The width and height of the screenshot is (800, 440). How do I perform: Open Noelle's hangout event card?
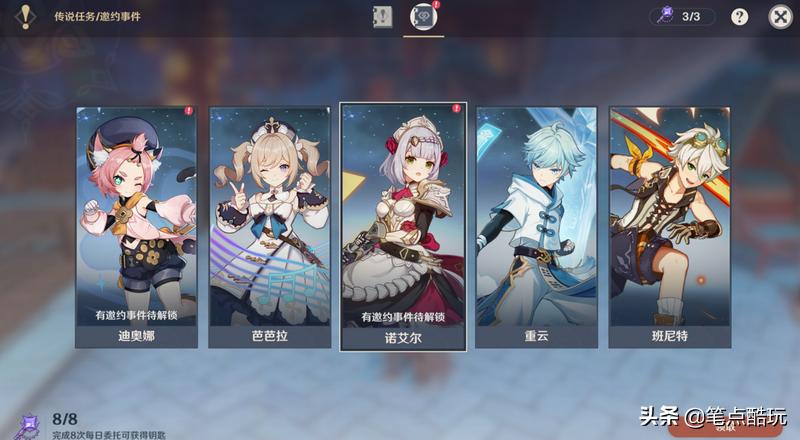click(403, 226)
